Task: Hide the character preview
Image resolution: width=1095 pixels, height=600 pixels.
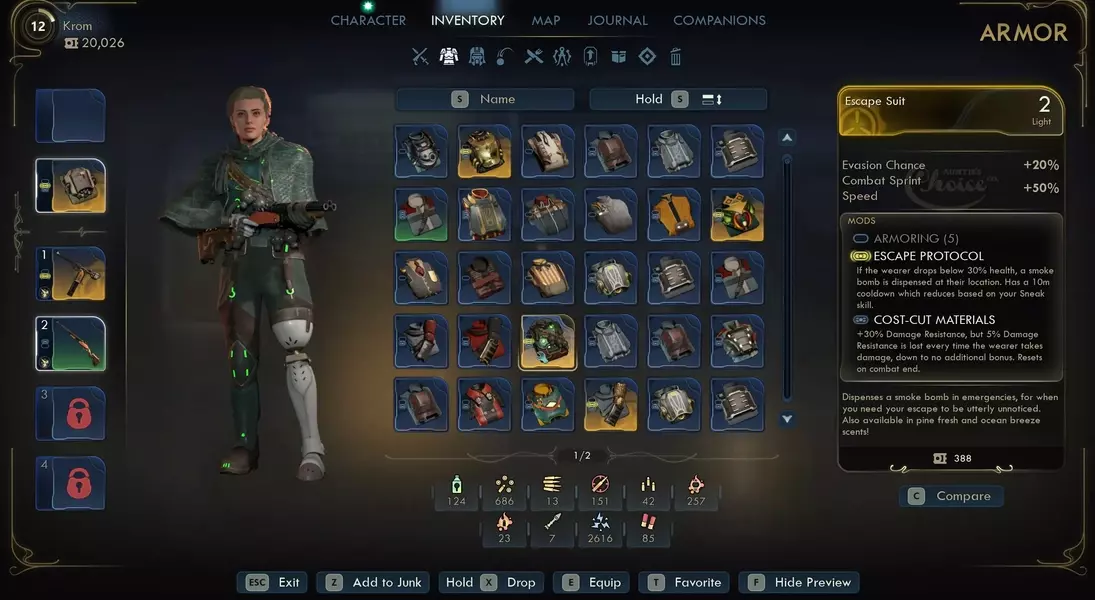Action: coord(799,582)
